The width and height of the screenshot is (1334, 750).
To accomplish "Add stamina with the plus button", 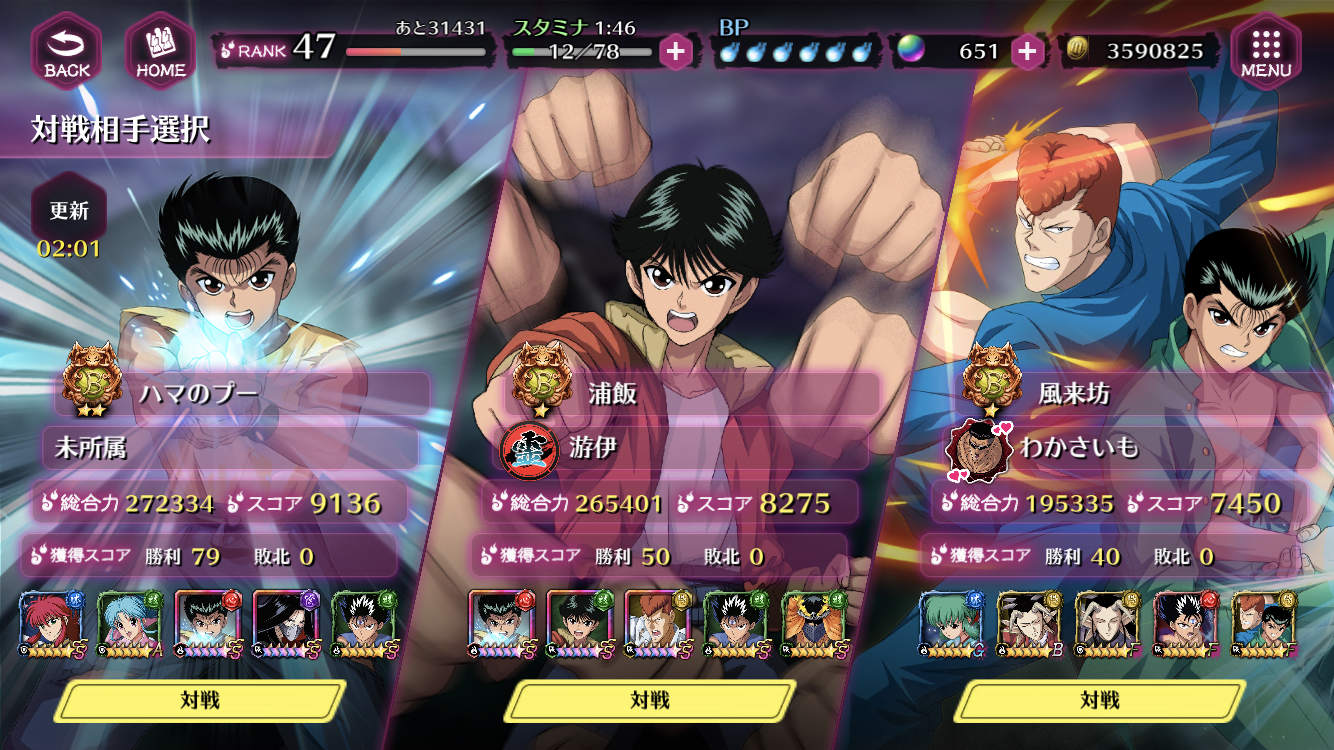I will (x=677, y=51).
